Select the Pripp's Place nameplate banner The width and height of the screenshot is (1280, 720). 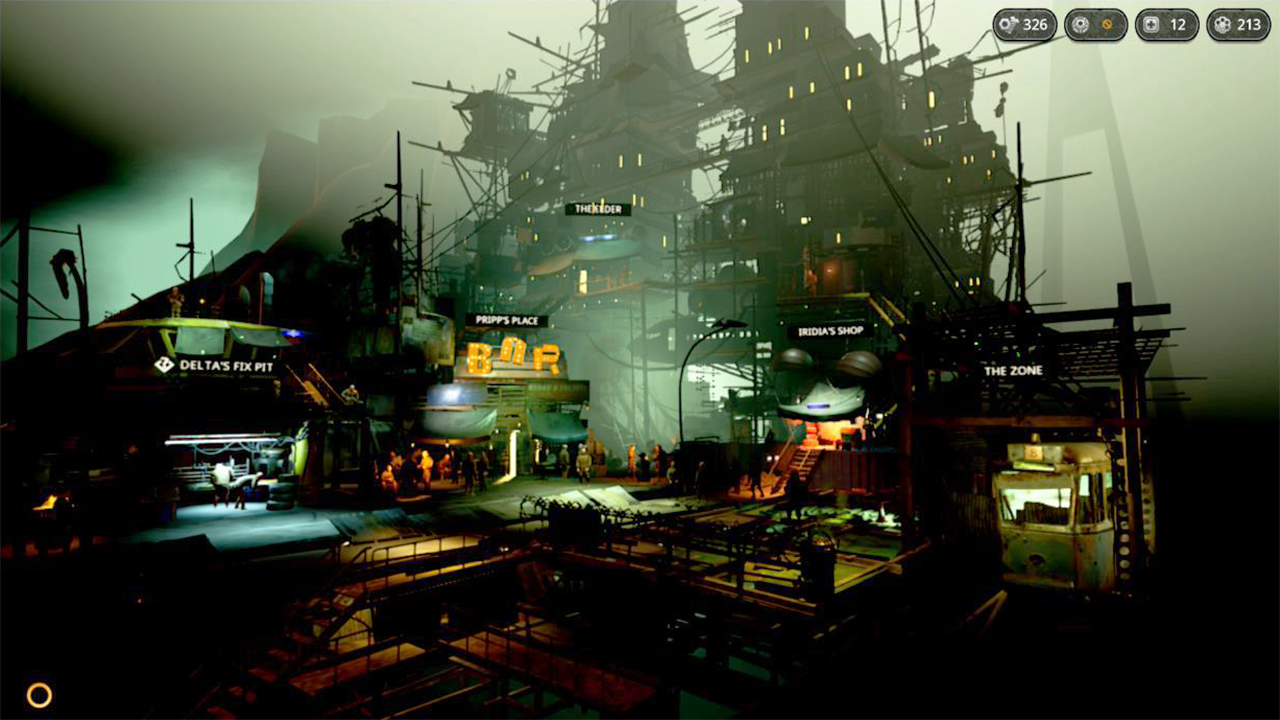(505, 320)
